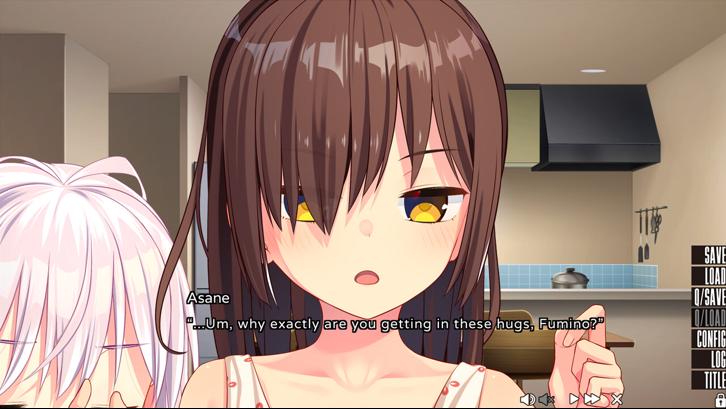Click the Q/SAVE quick save button
Screen dimensions: 726x409
click(709, 297)
